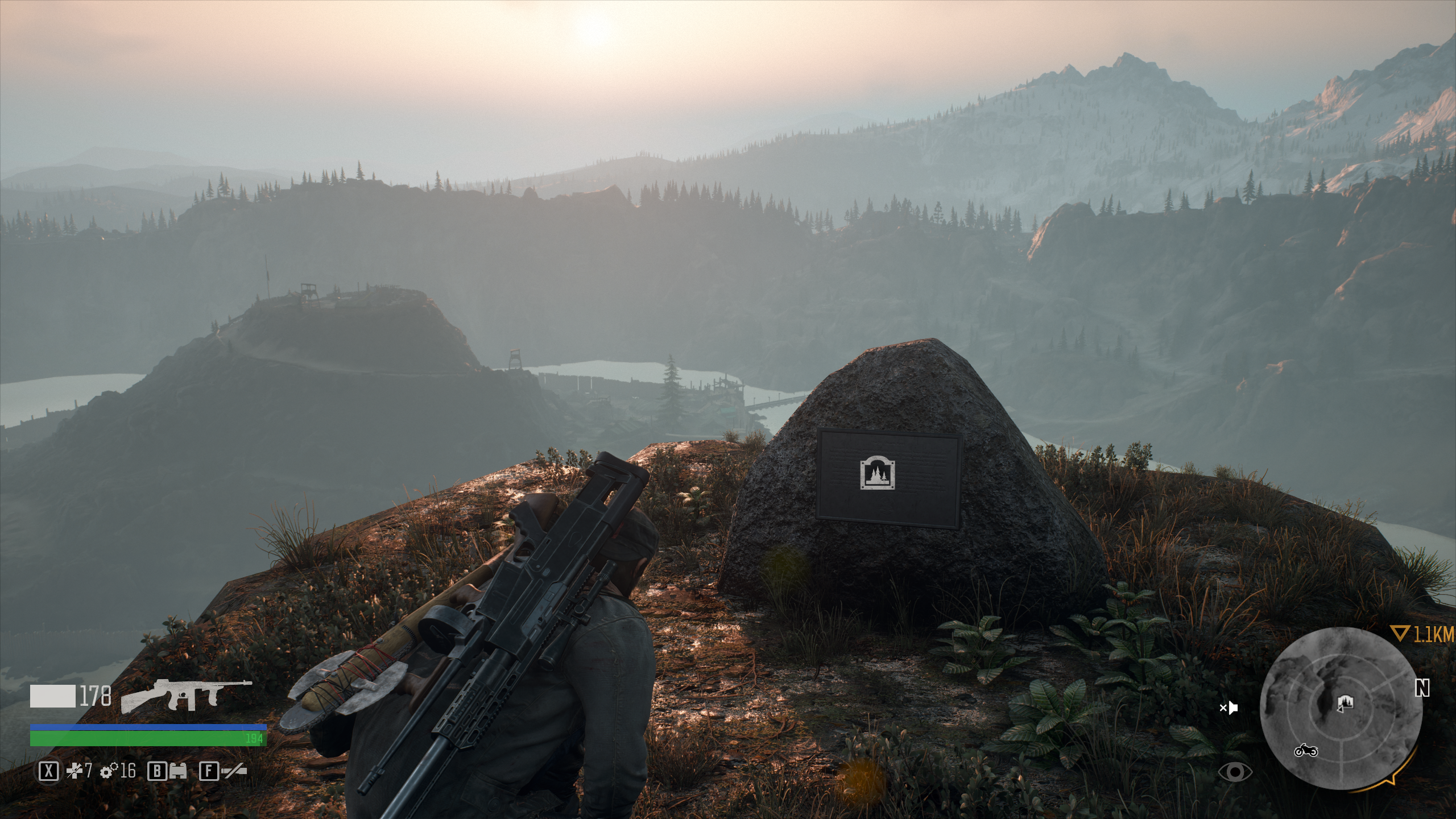Image resolution: width=1456 pixels, height=819 pixels.
Task: Choose the binoculars icon
Action: coord(177,771)
